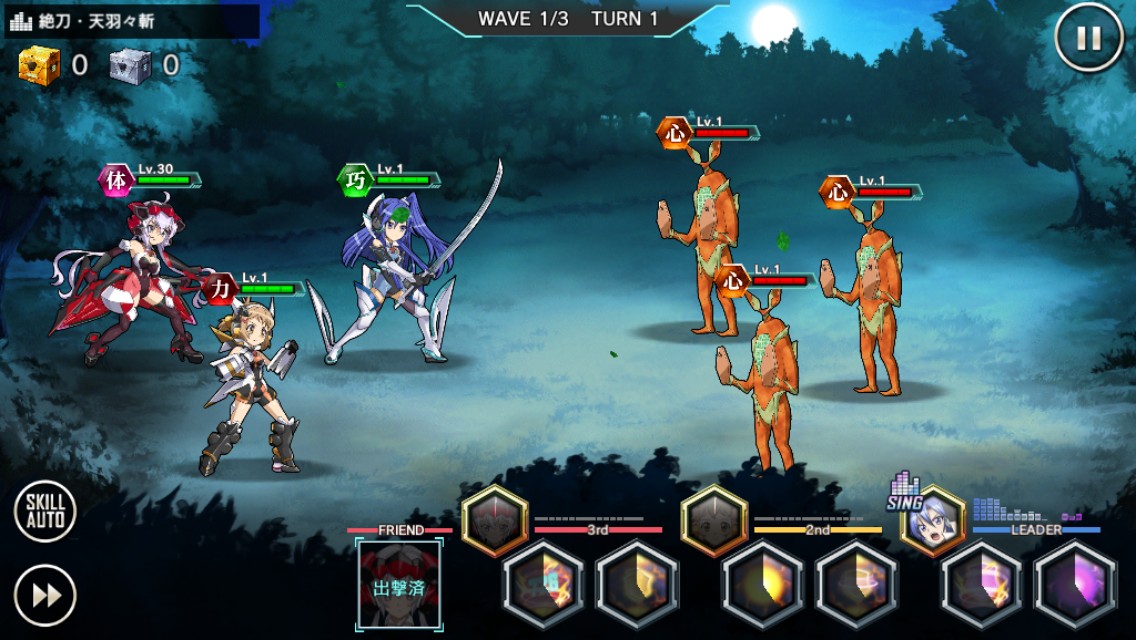Use the 2nd member's second skill hexagon
The image size is (1136, 640).
tap(857, 585)
